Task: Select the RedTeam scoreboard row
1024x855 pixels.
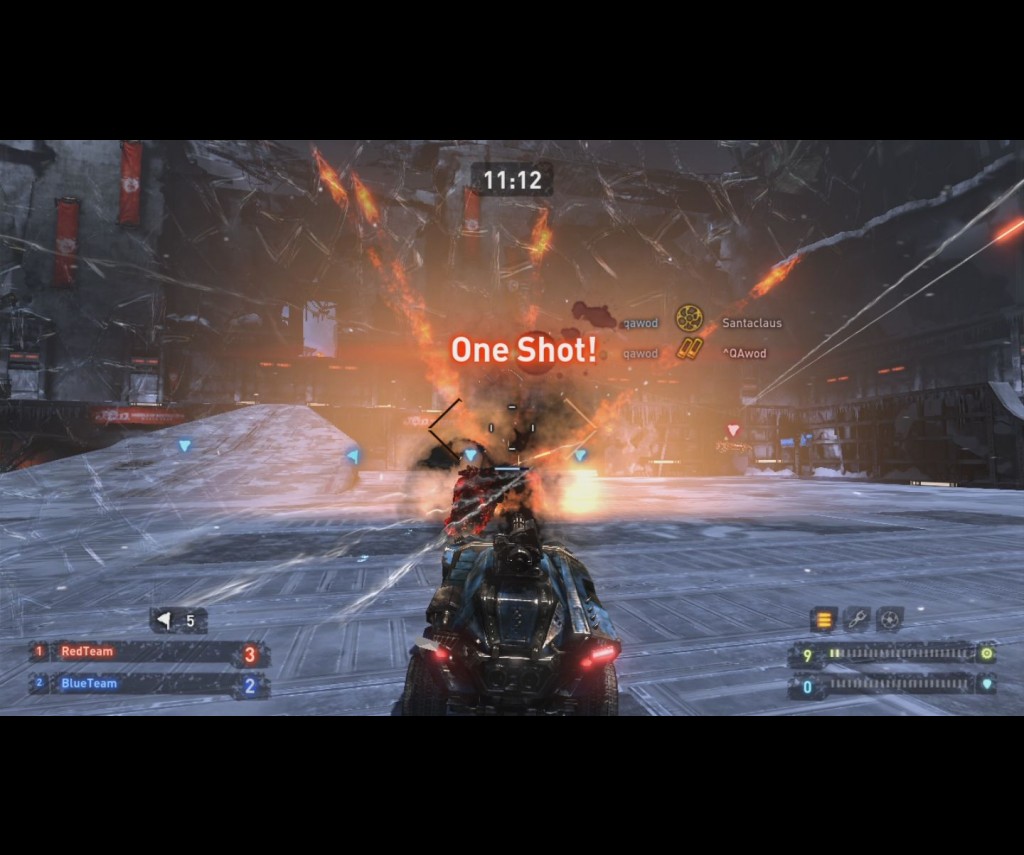Action: (148, 653)
